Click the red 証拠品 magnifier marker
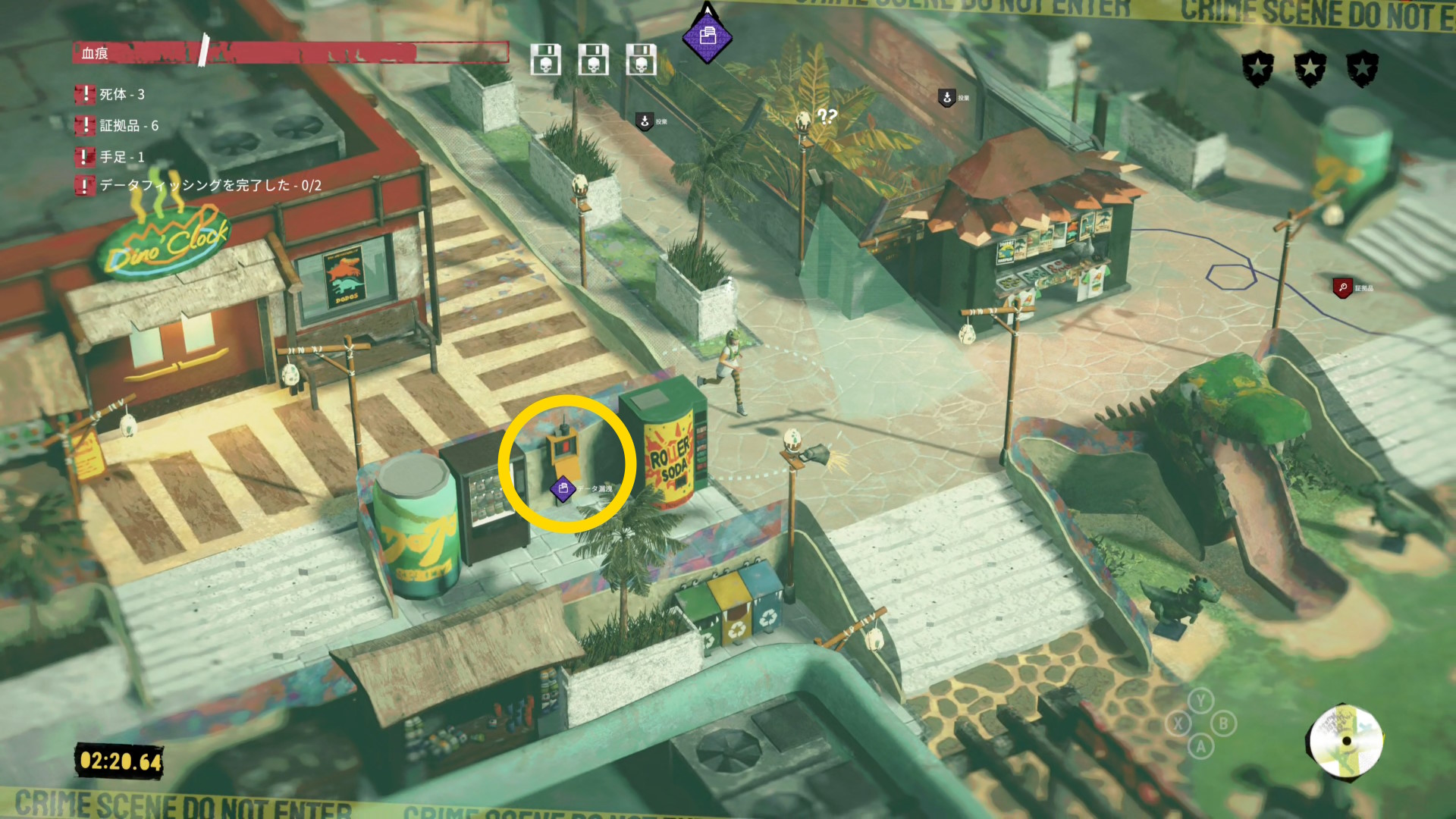 (1342, 287)
